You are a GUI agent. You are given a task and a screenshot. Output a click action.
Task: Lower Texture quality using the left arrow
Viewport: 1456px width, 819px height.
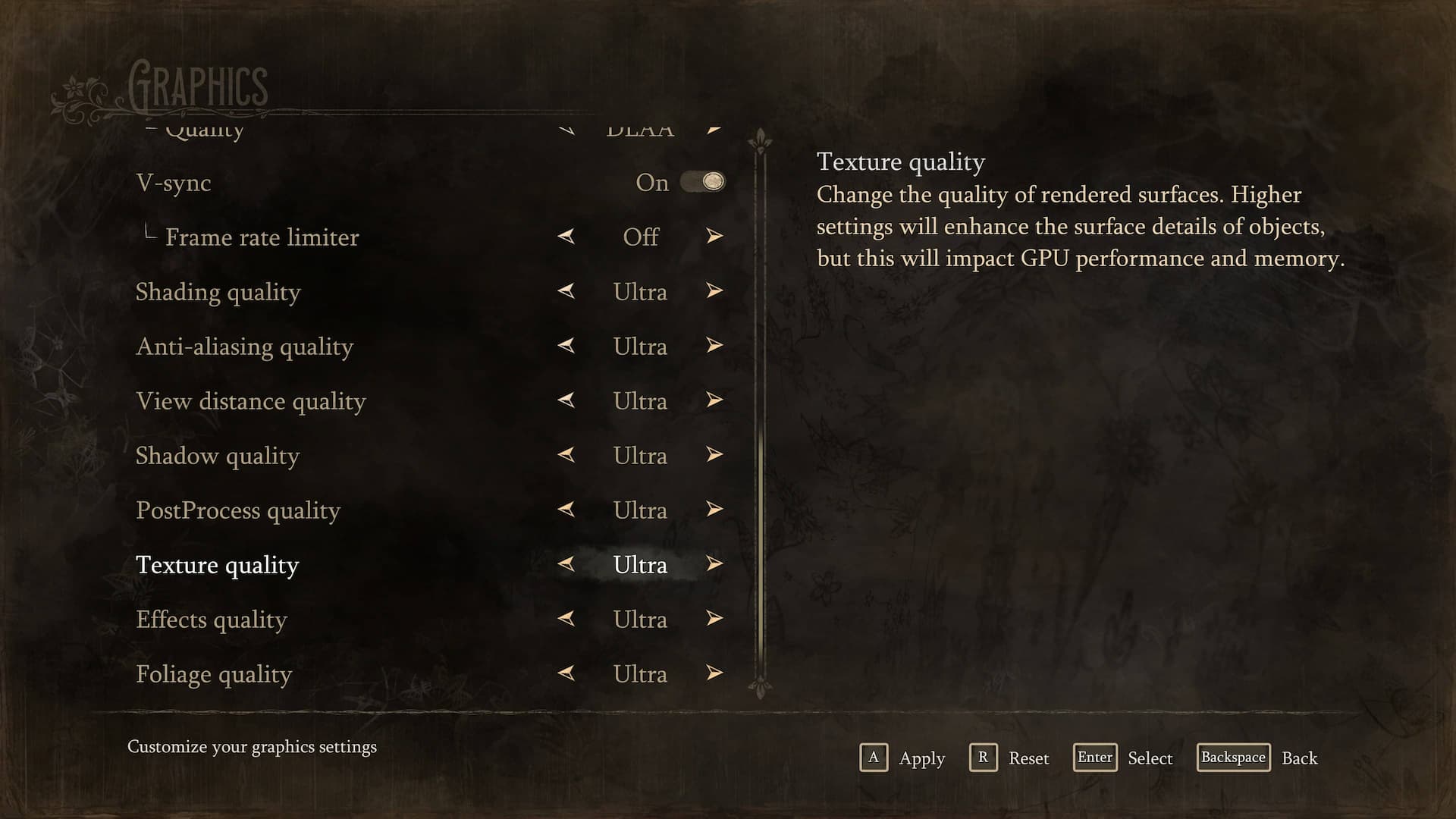point(566,564)
